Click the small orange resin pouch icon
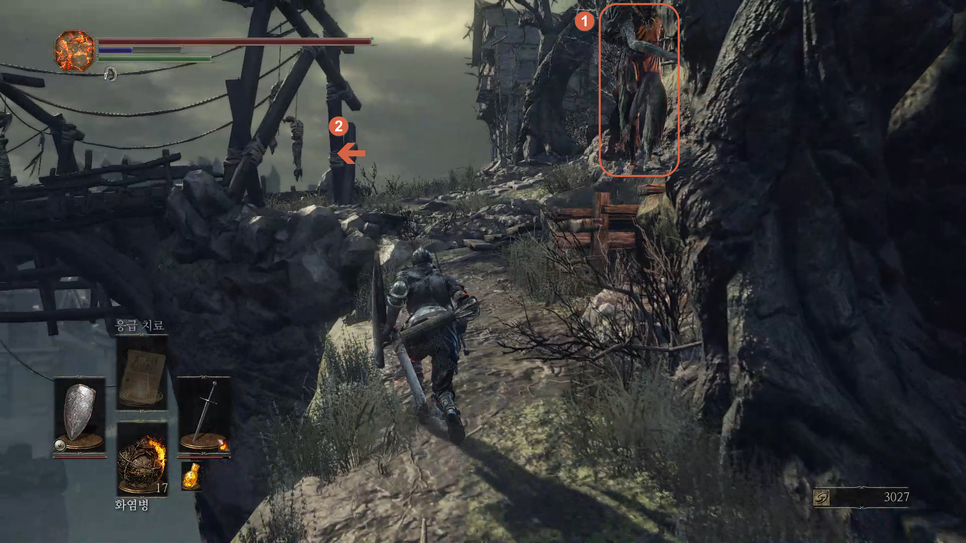The image size is (966, 543). [191, 477]
